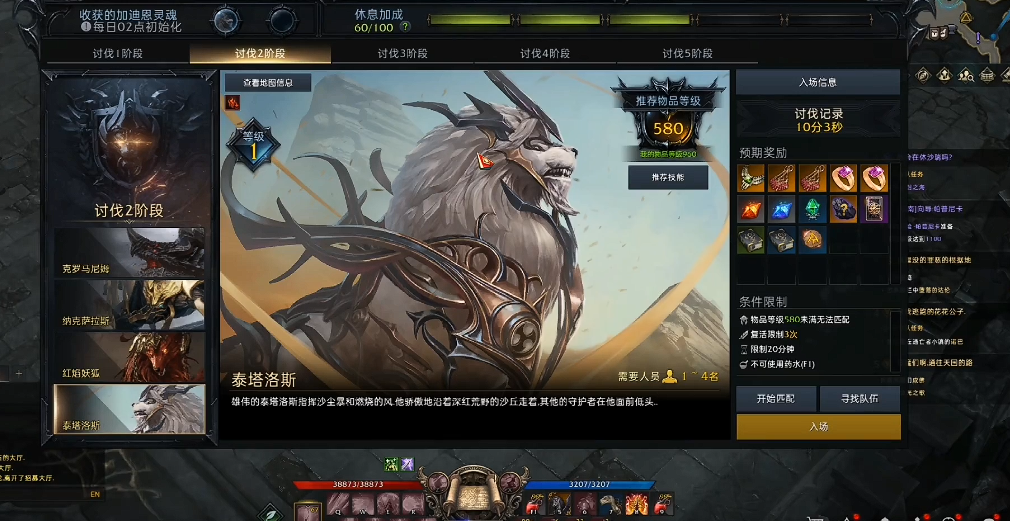Show the 入场信息 panel
This screenshot has width=1010, height=521.
[x=818, y=82]
